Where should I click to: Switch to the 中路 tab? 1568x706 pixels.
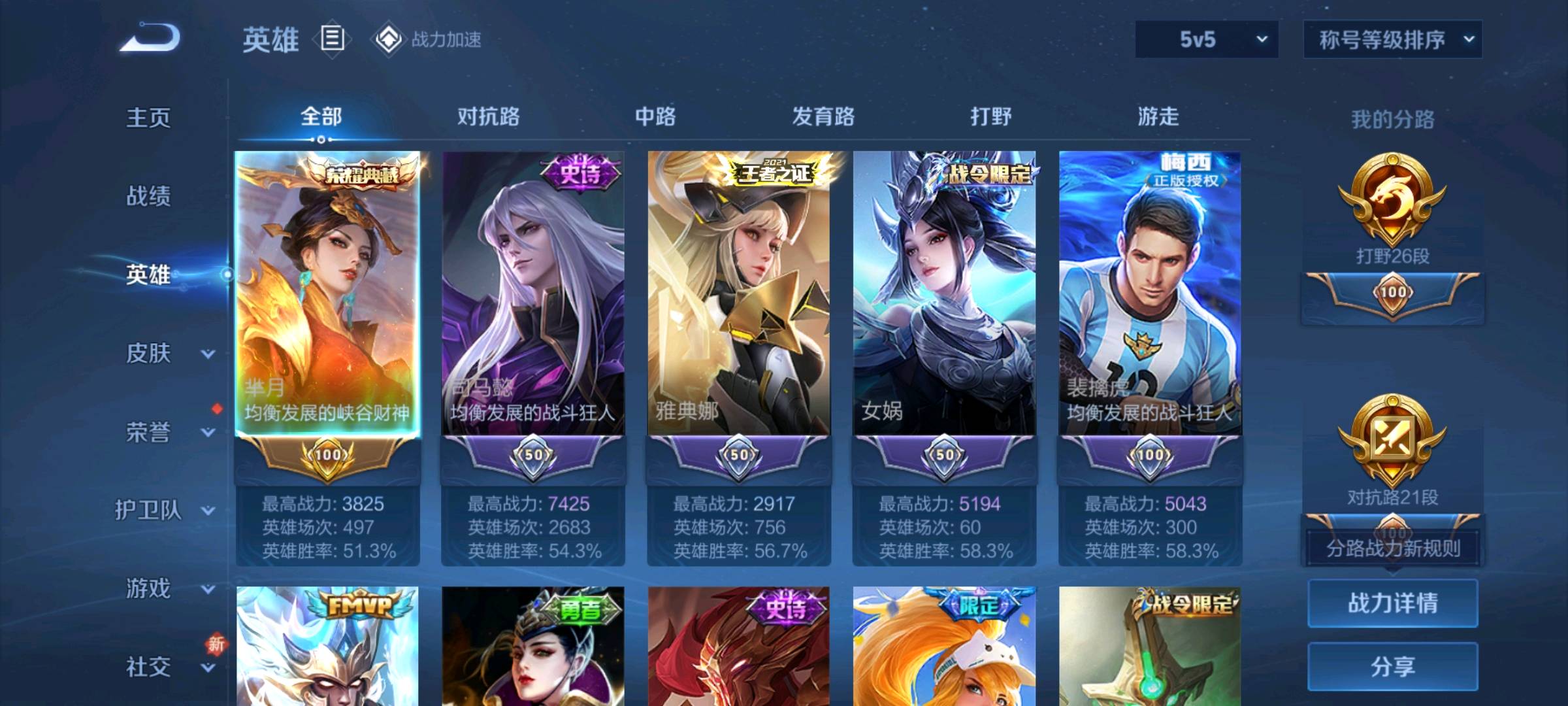click(x=656, y=117)
